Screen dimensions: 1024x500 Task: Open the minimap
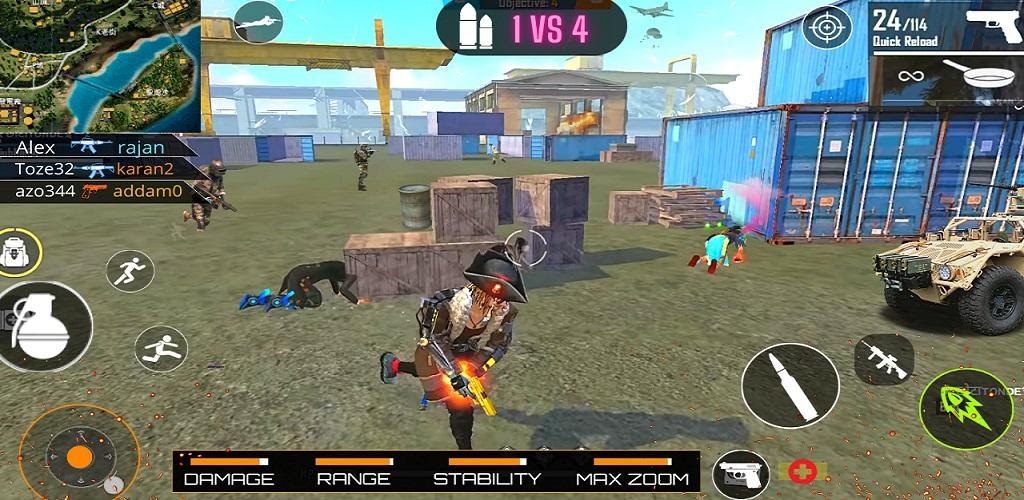click(100, 66)
